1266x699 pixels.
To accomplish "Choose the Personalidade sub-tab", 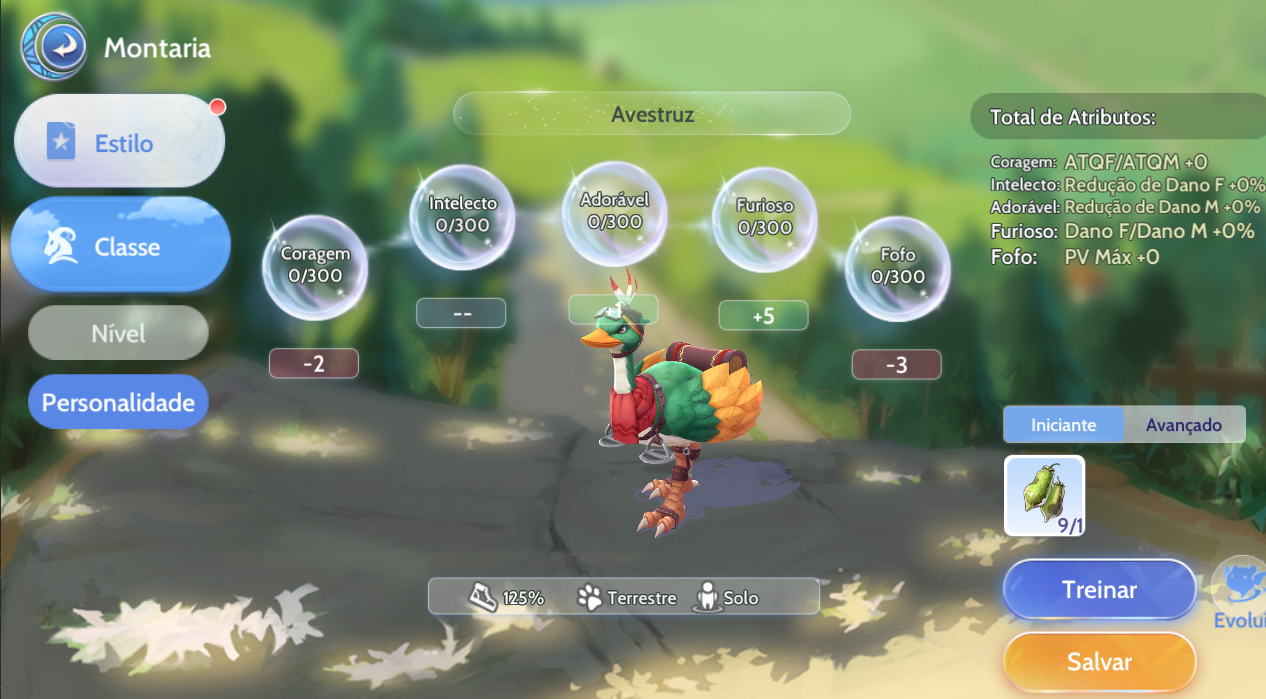I will pos(118,403).
